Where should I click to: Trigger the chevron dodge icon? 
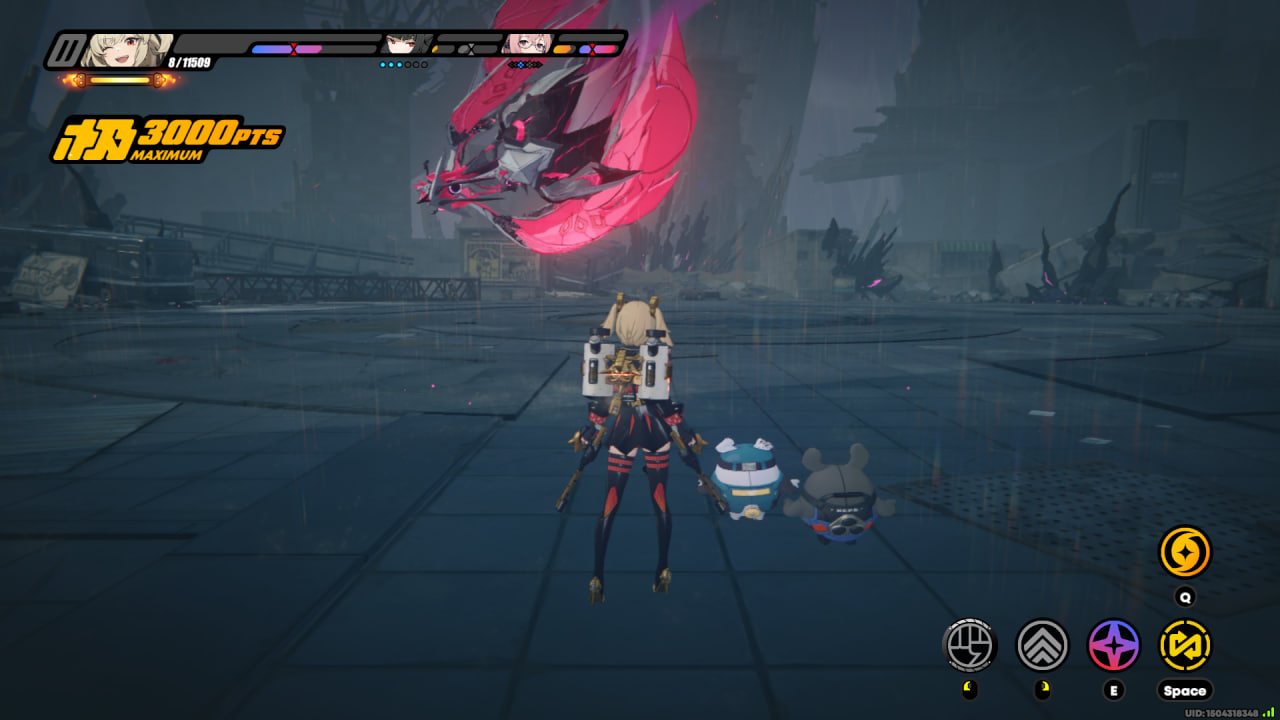click(x=1042, y=645)
